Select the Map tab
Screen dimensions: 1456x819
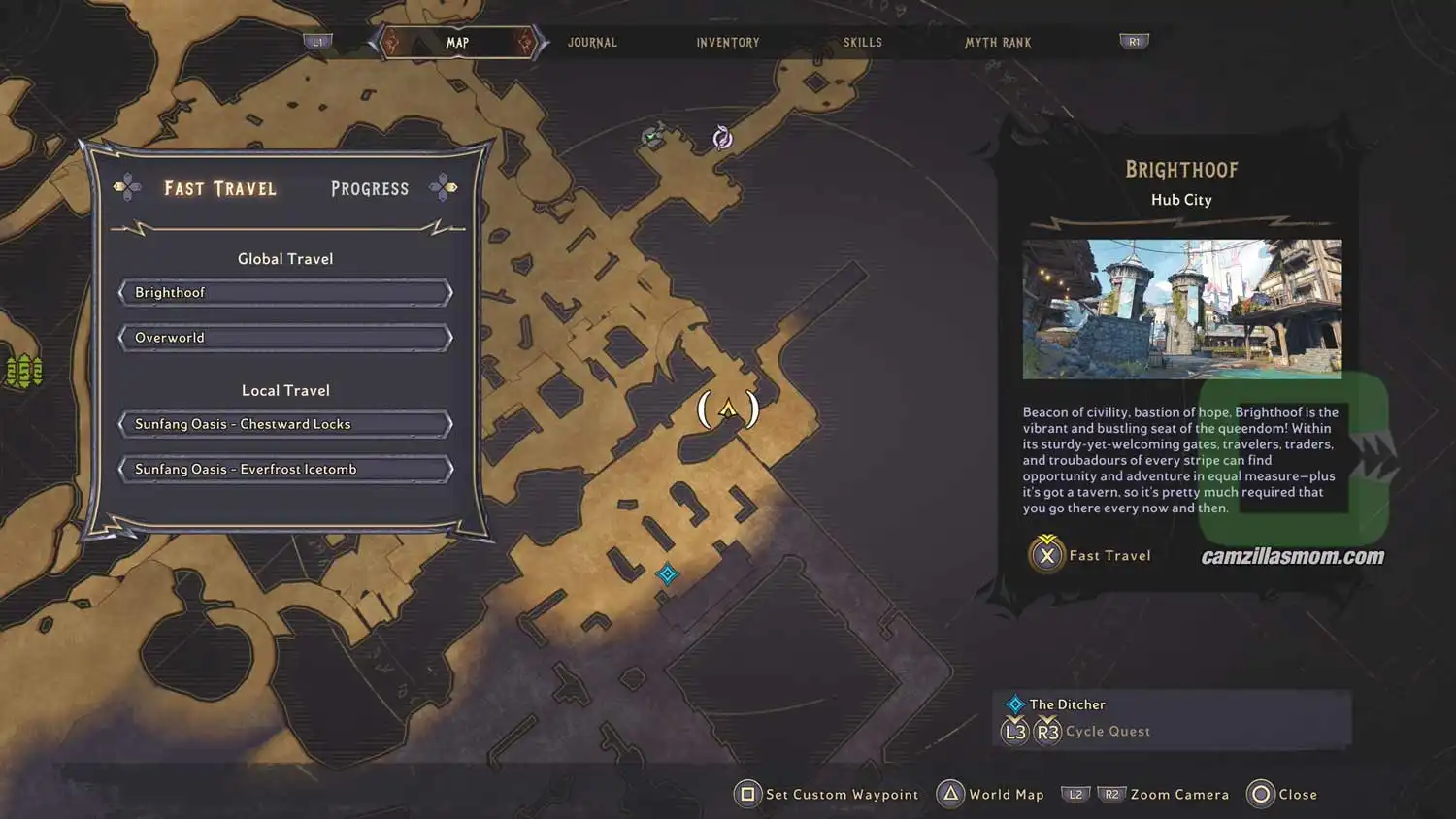tap(457, 43)
